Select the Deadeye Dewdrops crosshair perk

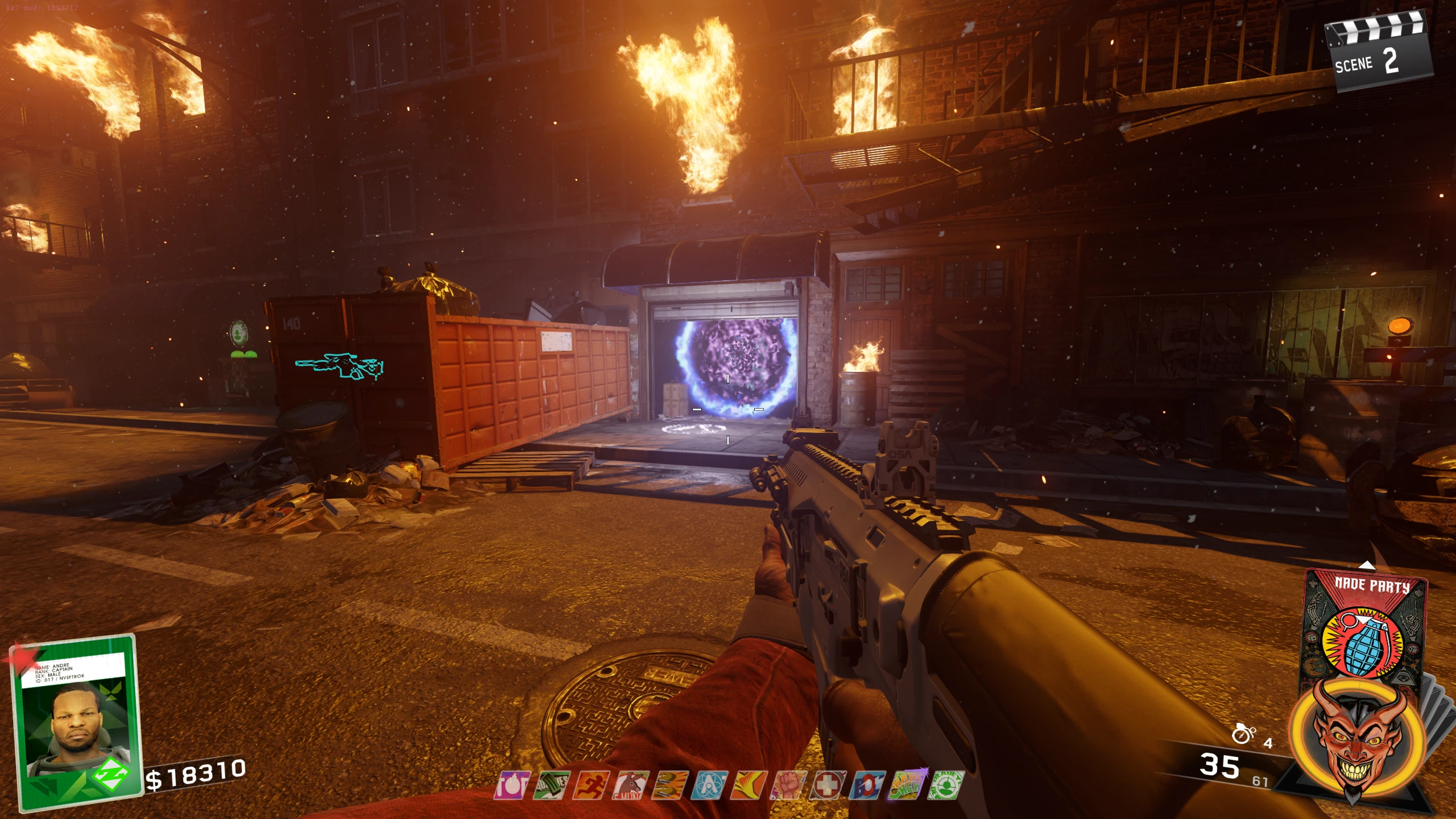click(x=945, y=785)
